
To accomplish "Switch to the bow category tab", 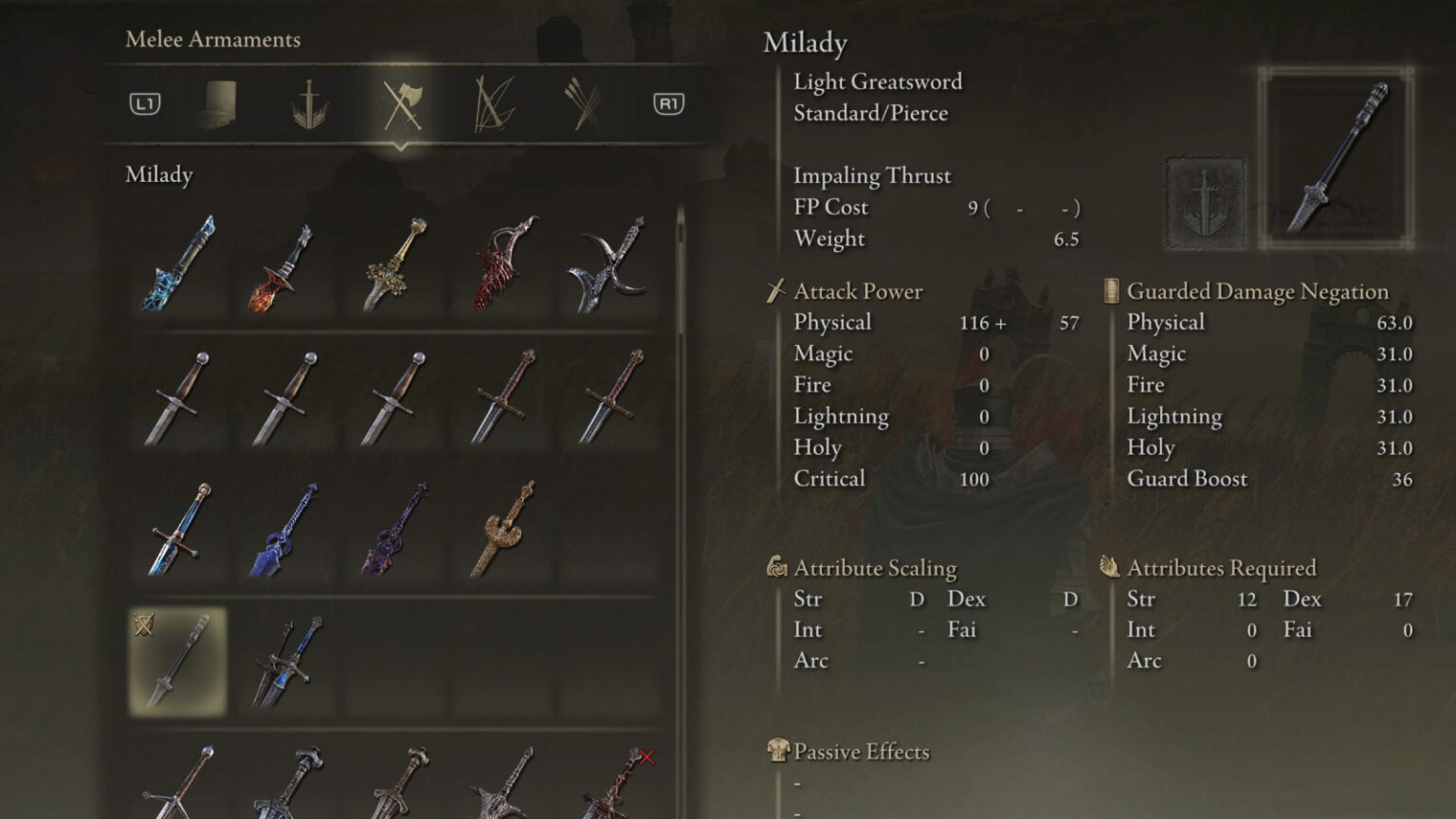I will click(491, 104).
